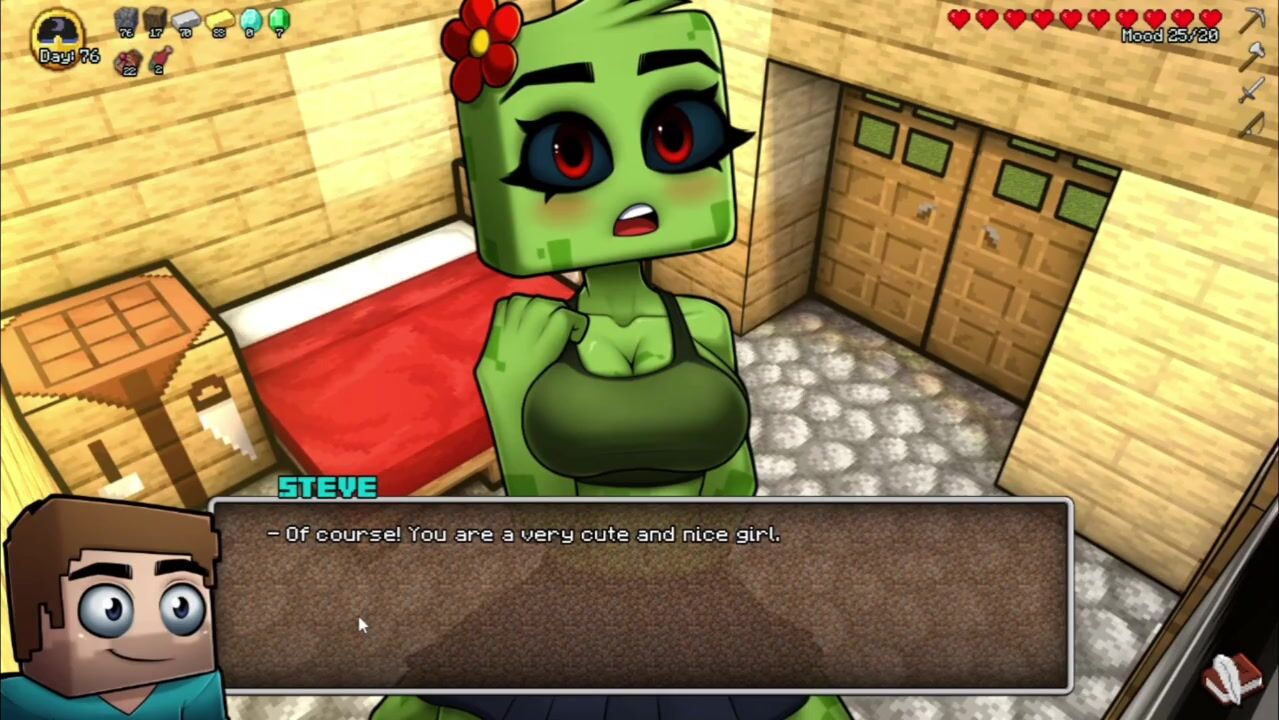Select the emerald resource icon

pos(279,19)
